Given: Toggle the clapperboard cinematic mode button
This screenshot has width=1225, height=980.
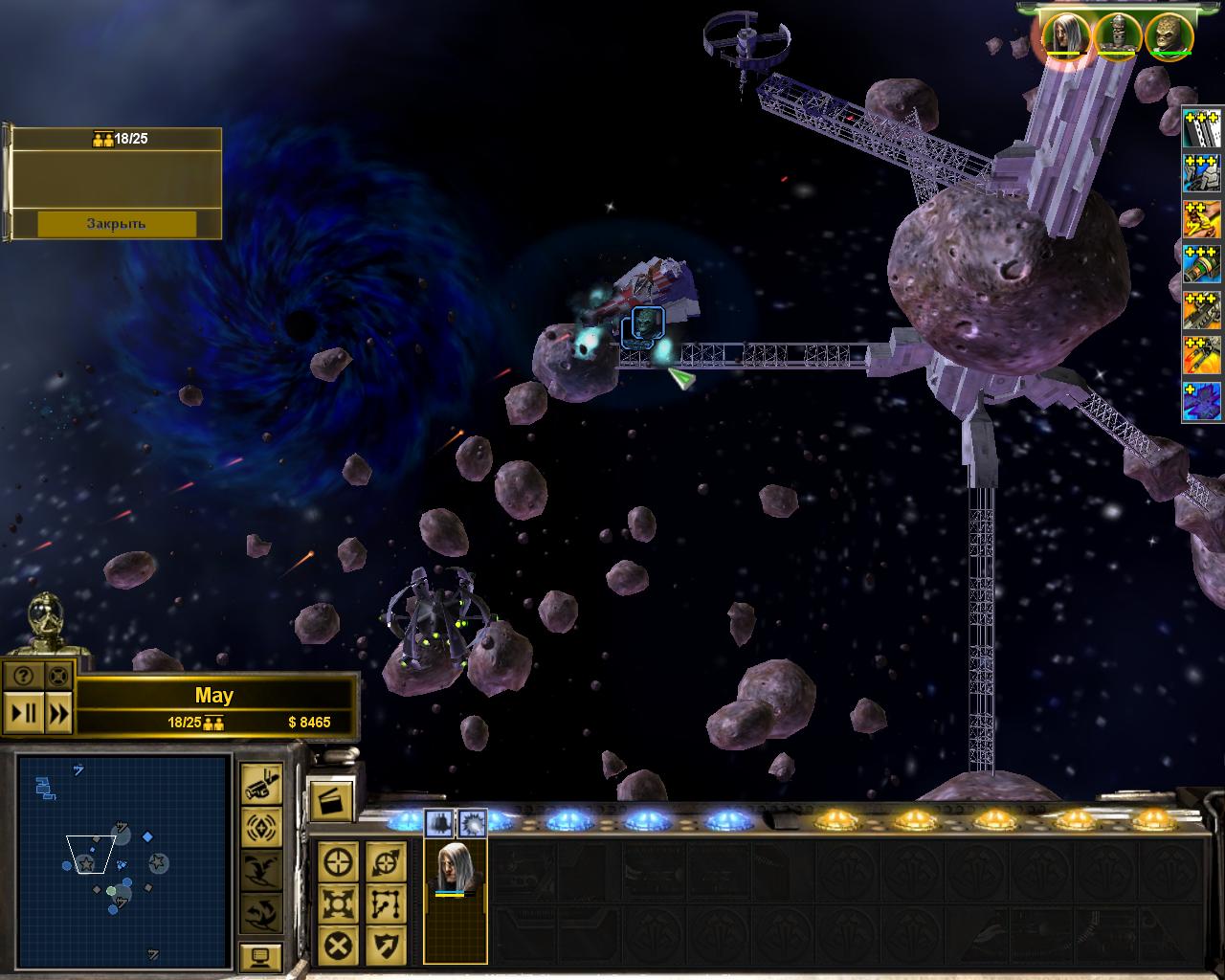Looking at the screenshot, I should pyautogui.click(x=330, y=797).
